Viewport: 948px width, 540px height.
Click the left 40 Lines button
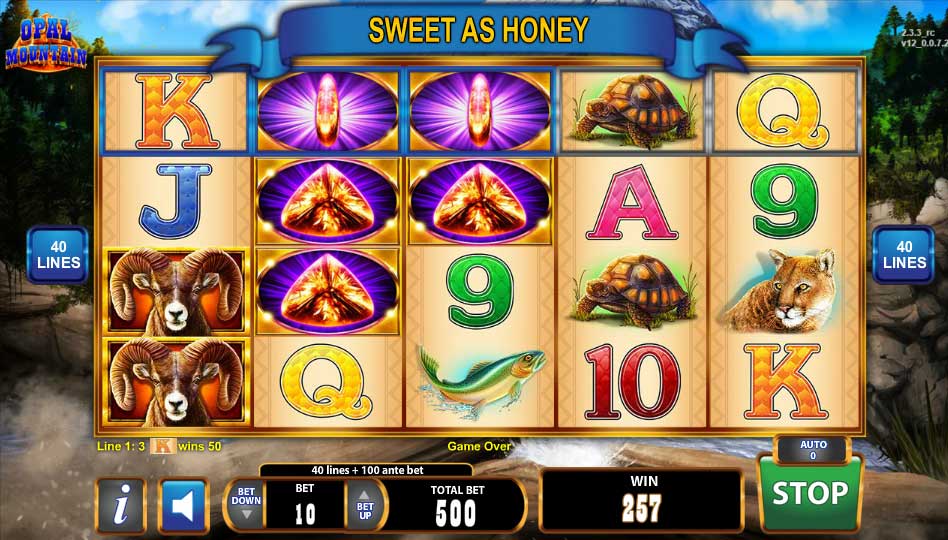point(57,255)
